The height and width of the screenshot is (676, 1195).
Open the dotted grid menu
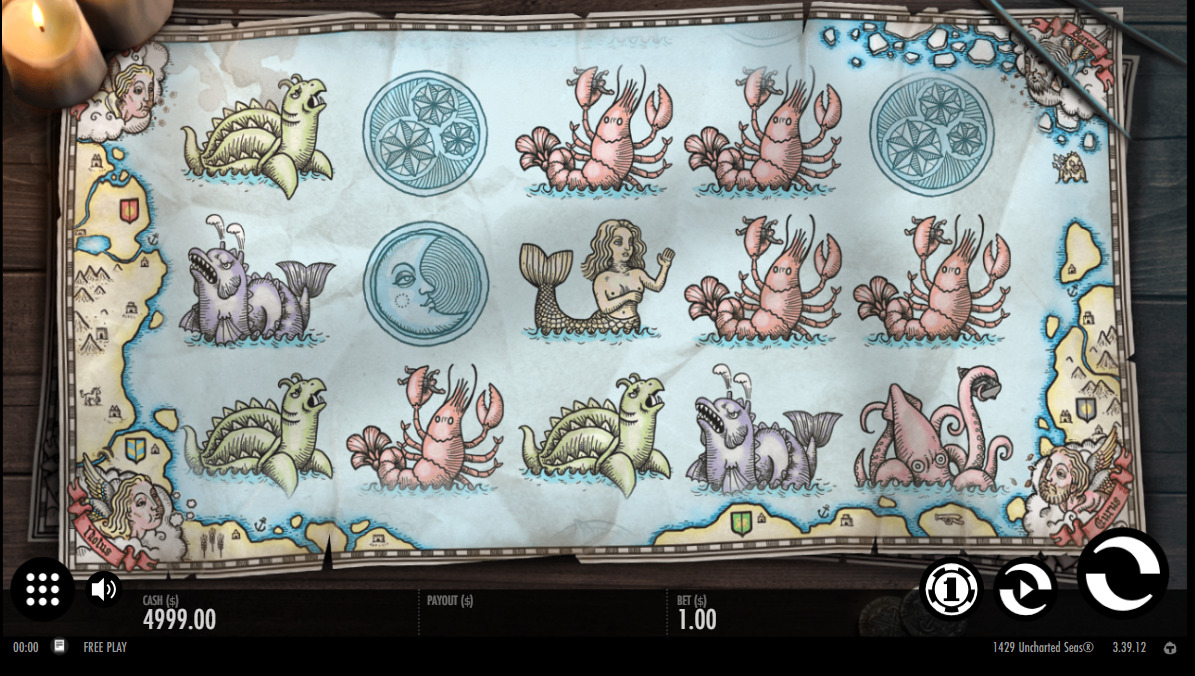coord(43,589)
